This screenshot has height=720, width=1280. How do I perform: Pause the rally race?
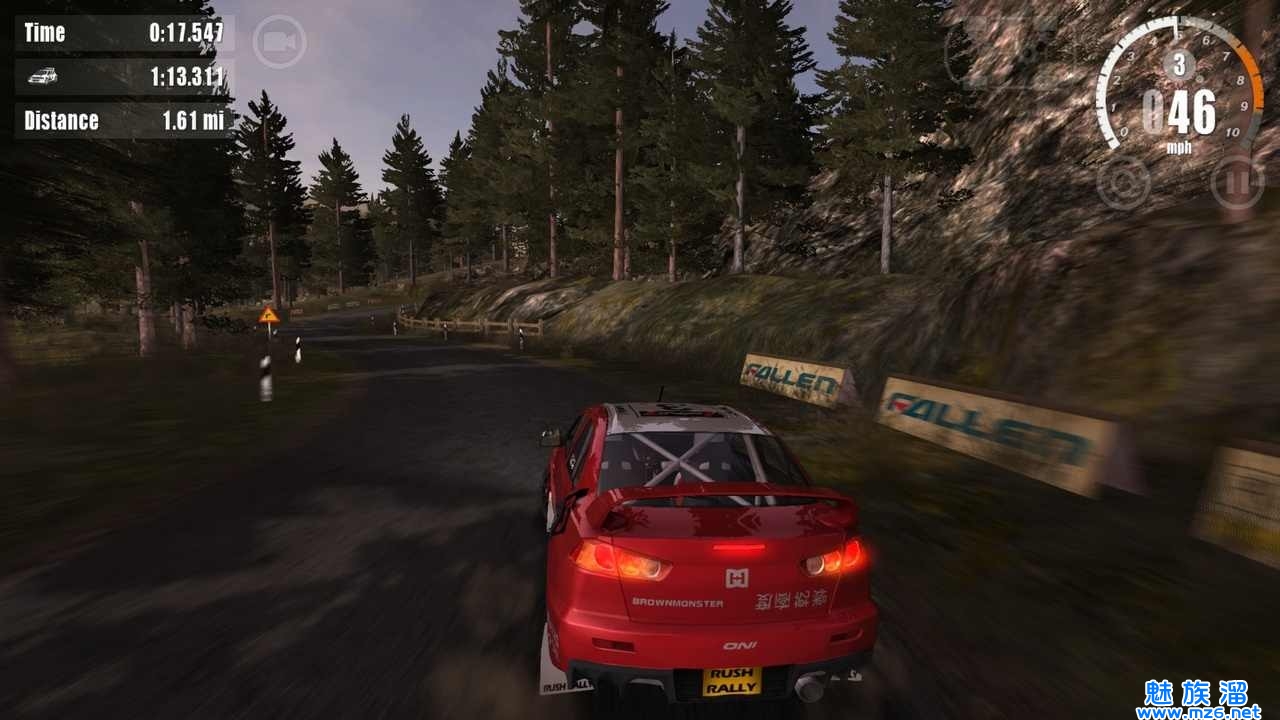point(1237,182)
